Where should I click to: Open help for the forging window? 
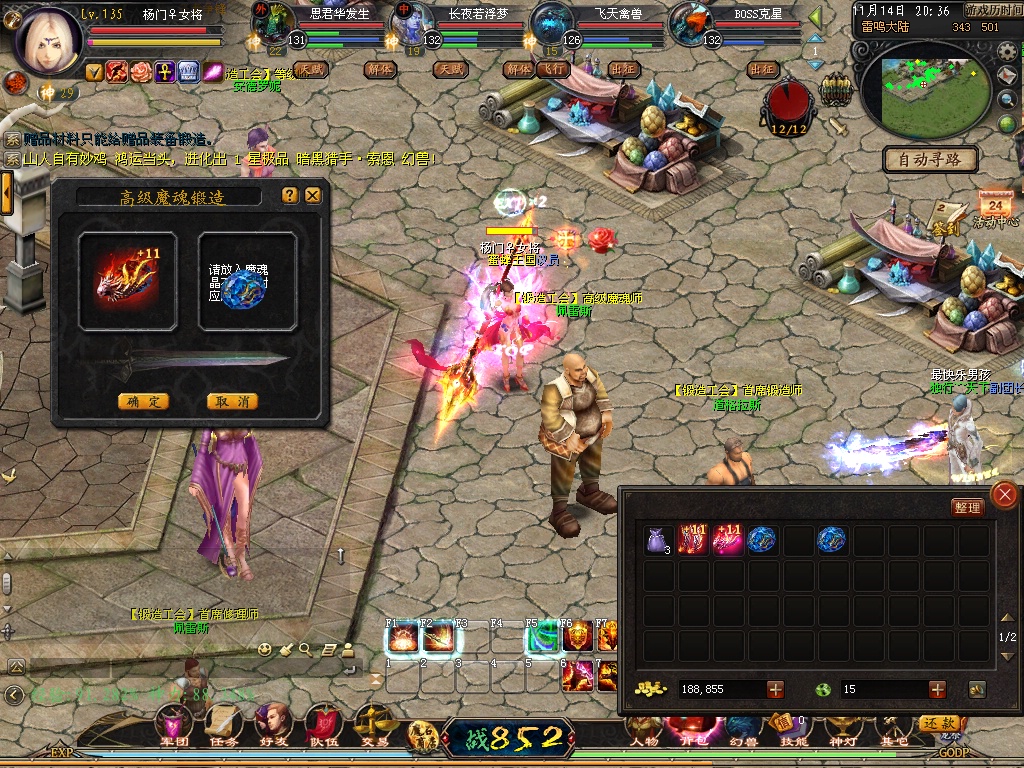tap(290, 196)
